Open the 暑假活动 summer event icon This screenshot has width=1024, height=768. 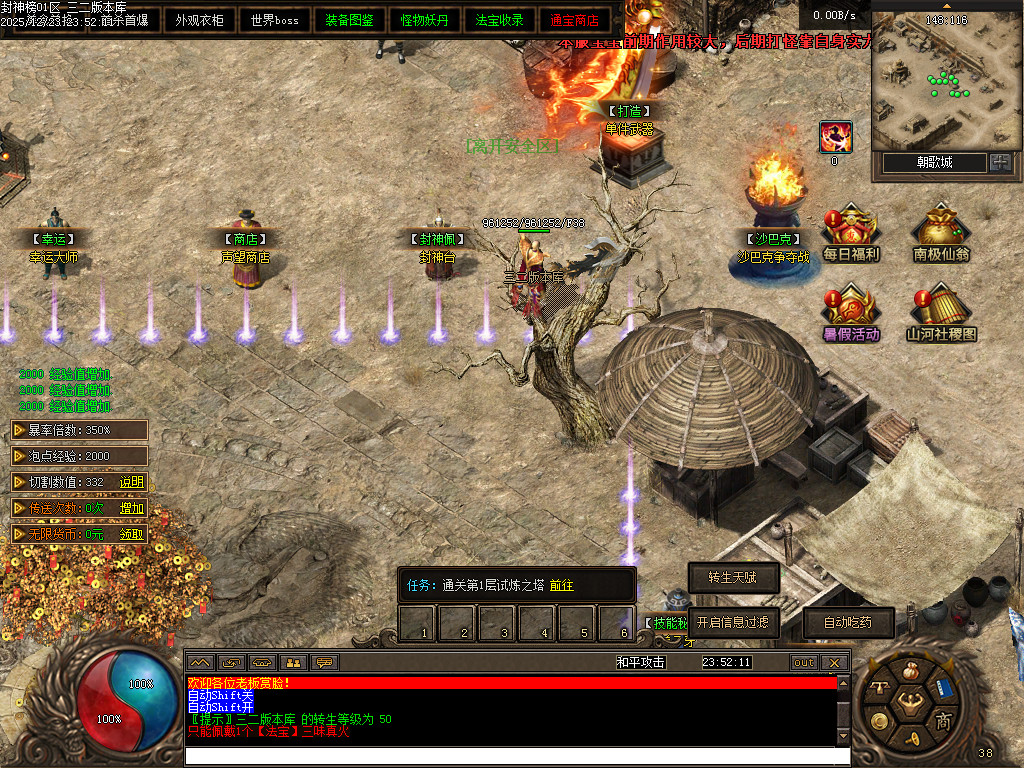click(851, 312)
